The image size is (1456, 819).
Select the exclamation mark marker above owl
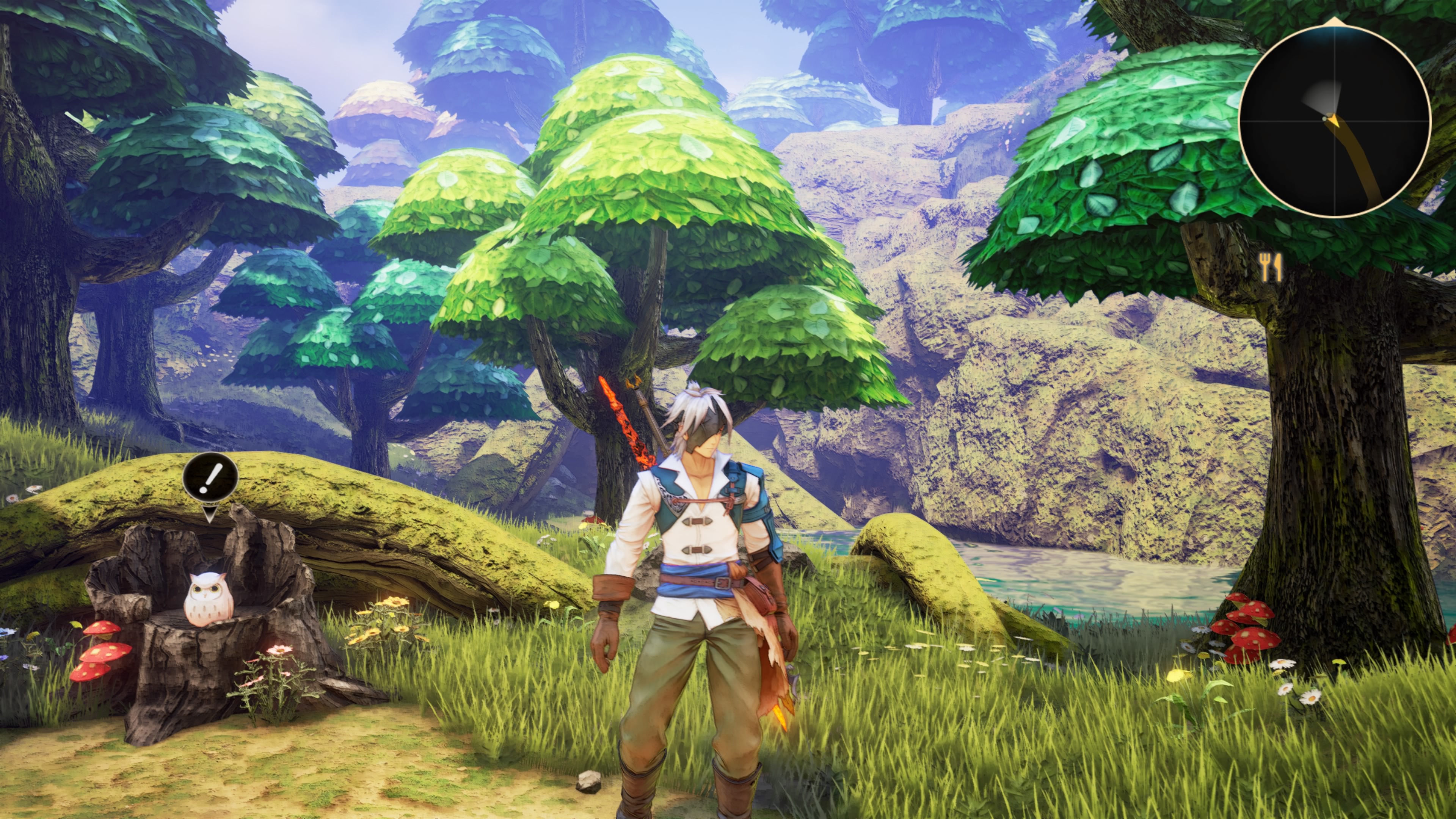click(210, 481)
